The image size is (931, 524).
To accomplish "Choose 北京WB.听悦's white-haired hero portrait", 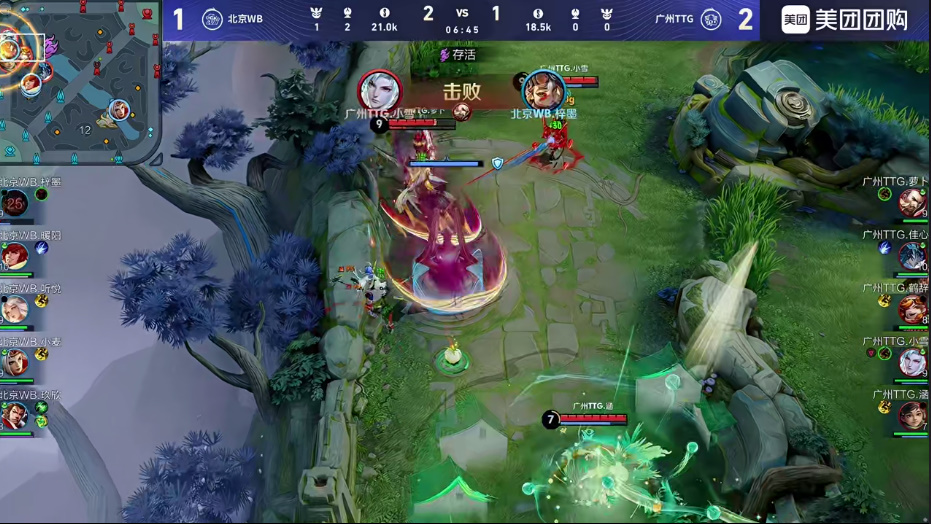I will (14, 309).
